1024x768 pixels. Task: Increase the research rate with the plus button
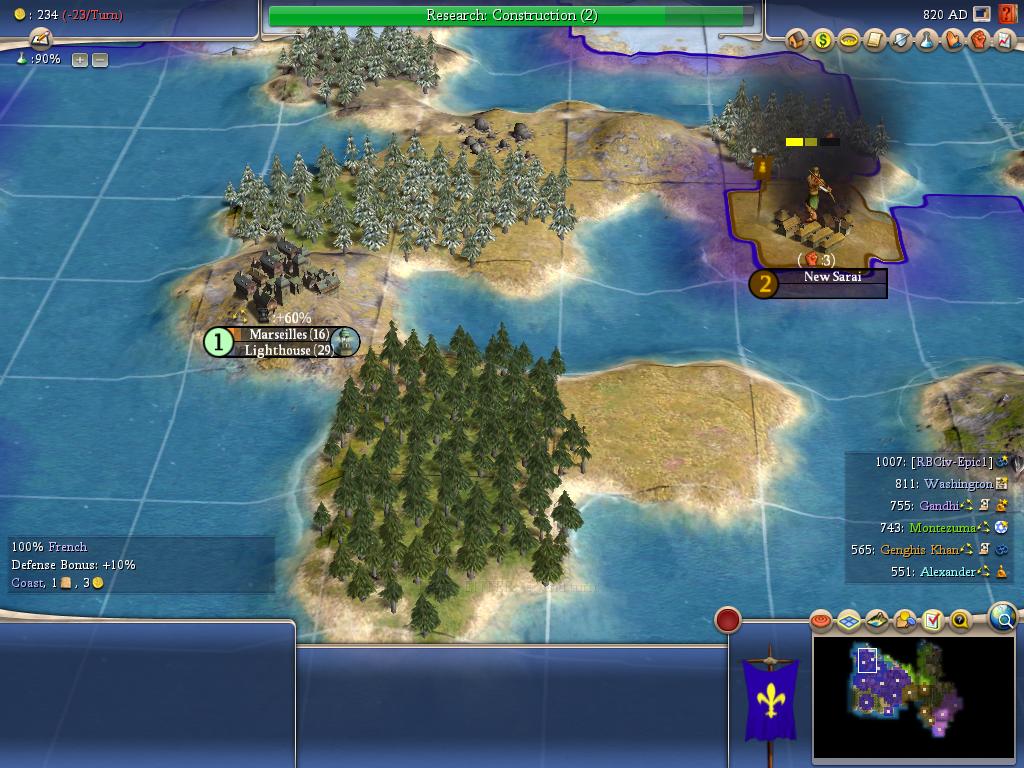80,60
